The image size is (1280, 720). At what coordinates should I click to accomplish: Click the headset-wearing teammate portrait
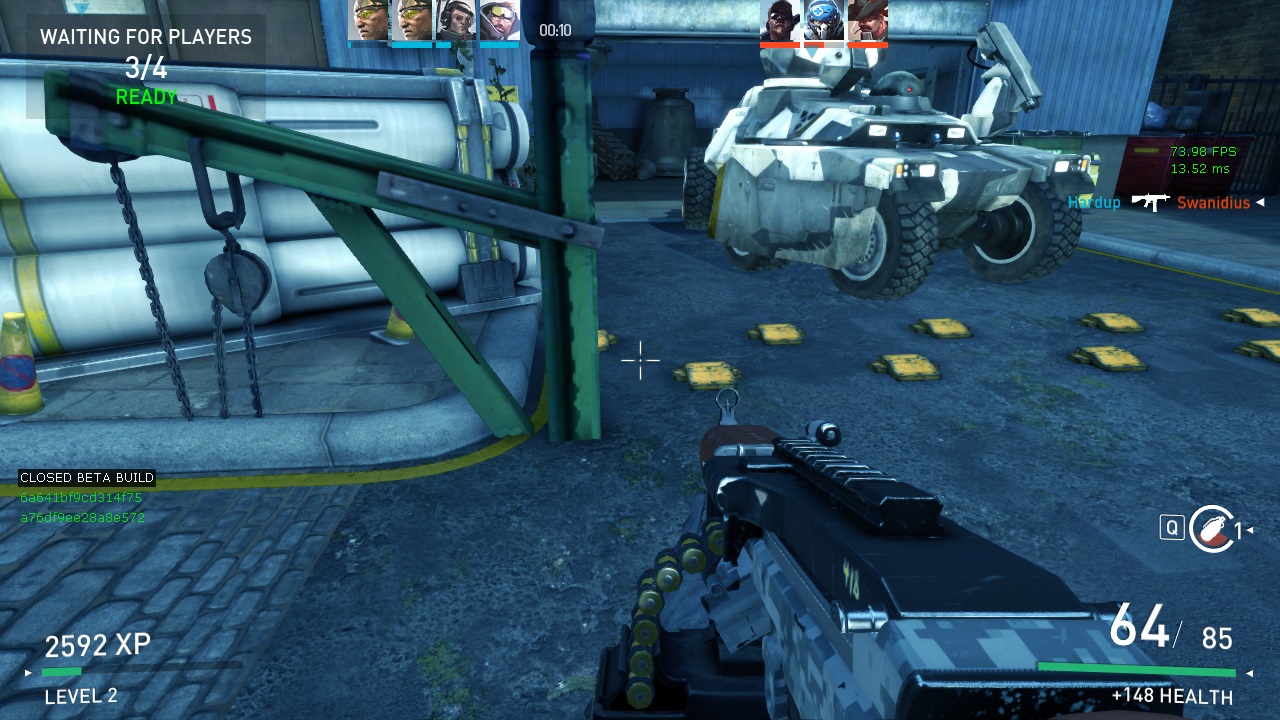click(x=456, y=20)
